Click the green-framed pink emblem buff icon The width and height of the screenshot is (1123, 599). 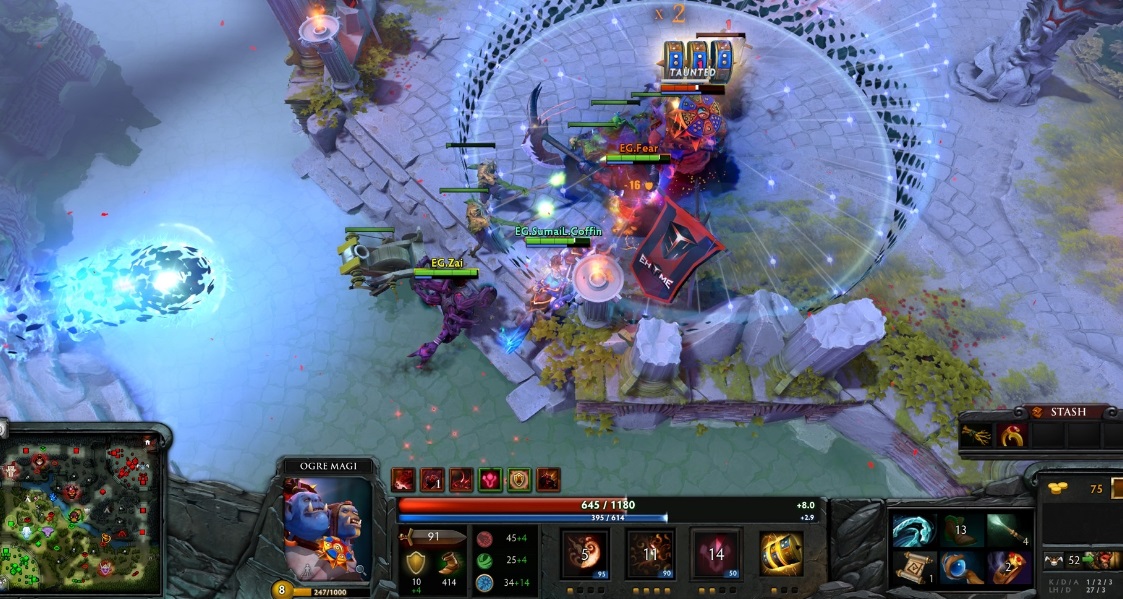pos(490,479)
